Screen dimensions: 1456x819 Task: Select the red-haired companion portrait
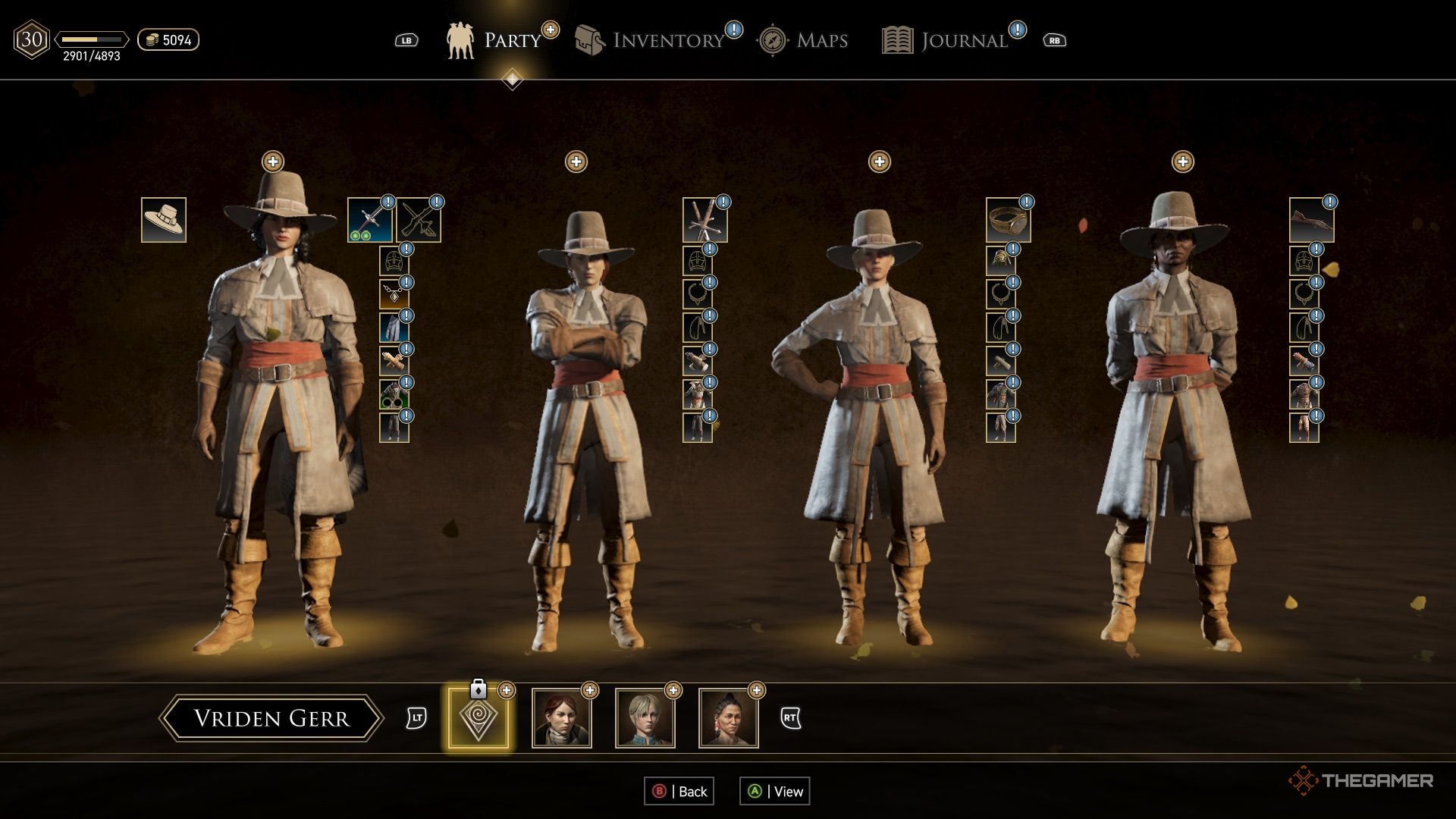coord(562,718)
